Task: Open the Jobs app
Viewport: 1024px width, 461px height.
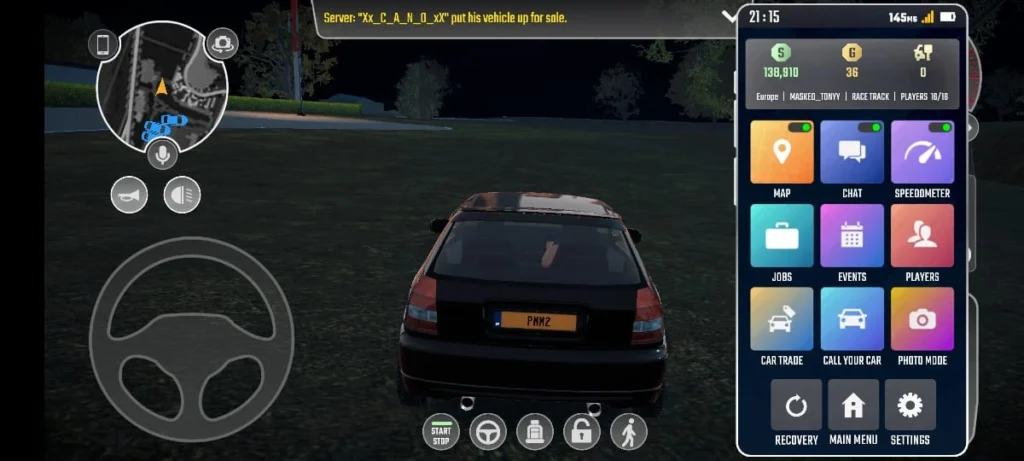Action: [782, 236]
